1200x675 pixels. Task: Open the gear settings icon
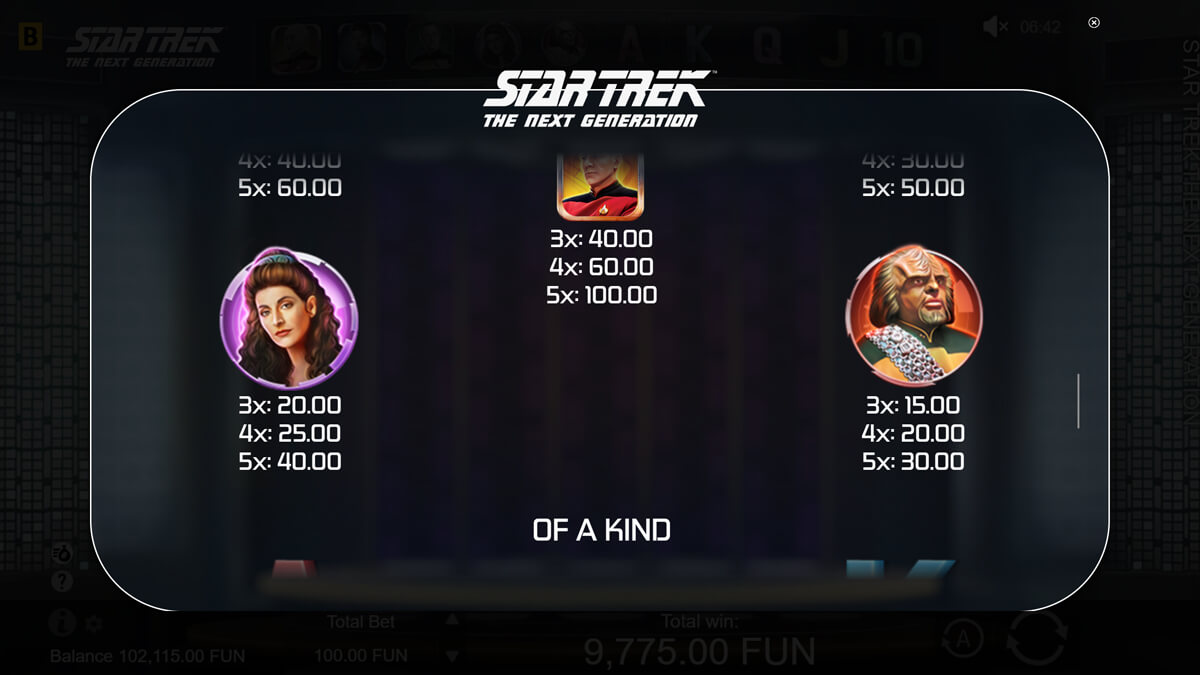click(93, 624)
